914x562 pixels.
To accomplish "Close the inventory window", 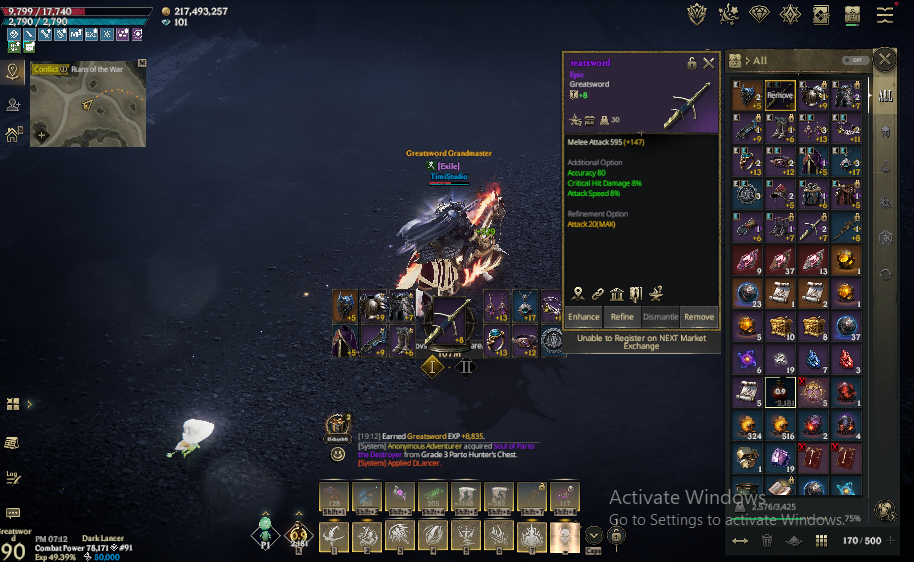I will pos(885,60).
